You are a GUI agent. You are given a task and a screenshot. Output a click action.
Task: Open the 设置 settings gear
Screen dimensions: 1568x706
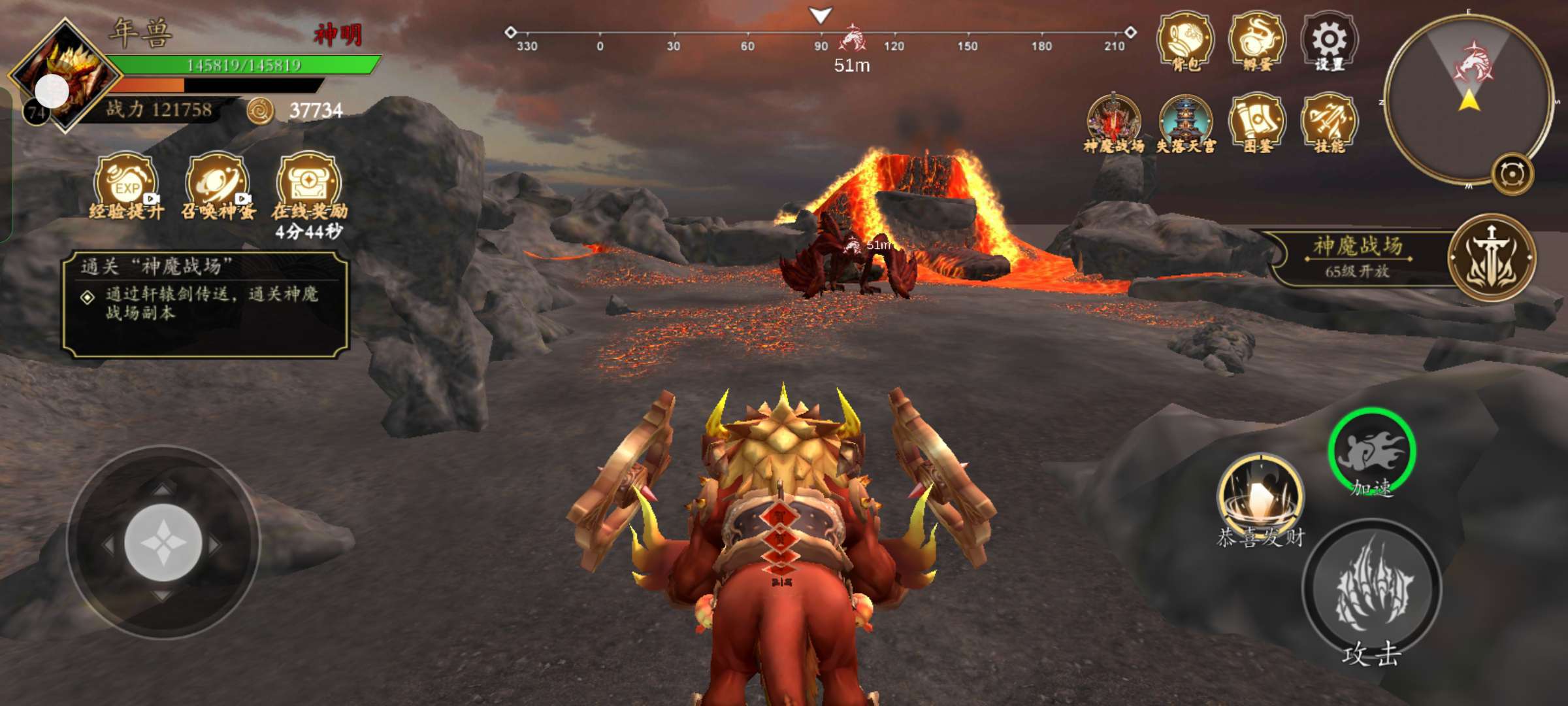click(1329, 41)
